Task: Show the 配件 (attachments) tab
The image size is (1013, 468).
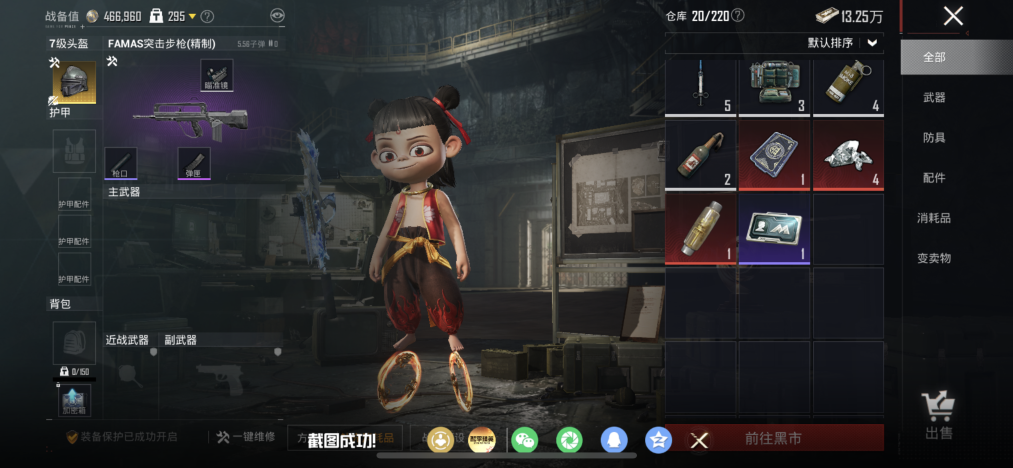Action: tap(934, 178)
